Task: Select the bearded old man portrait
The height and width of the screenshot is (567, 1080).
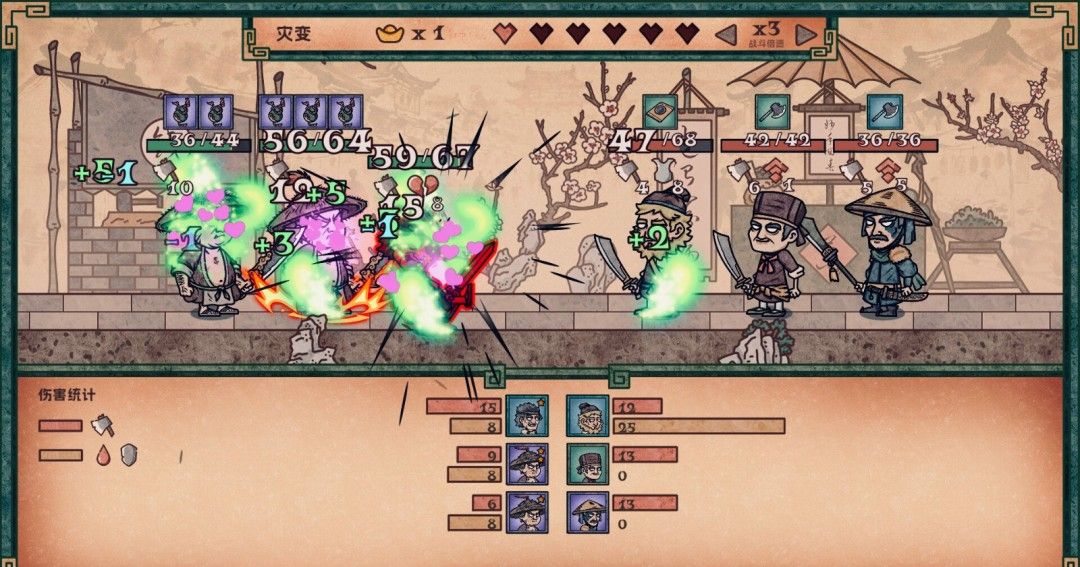Action: click(x=587, y=415)
